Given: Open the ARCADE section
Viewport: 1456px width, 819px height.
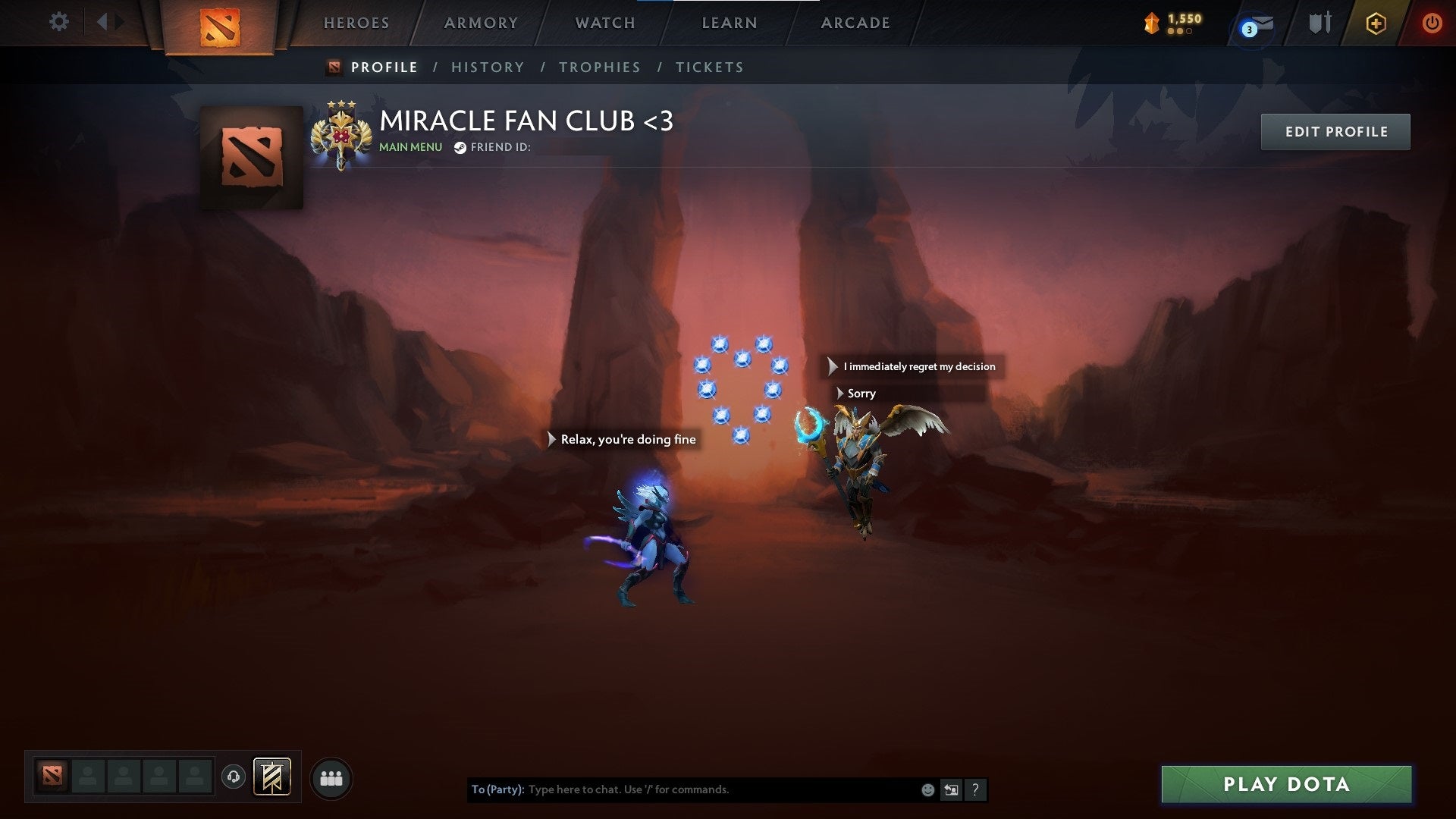Looking at the screenshot, I should tap(855, 23).
